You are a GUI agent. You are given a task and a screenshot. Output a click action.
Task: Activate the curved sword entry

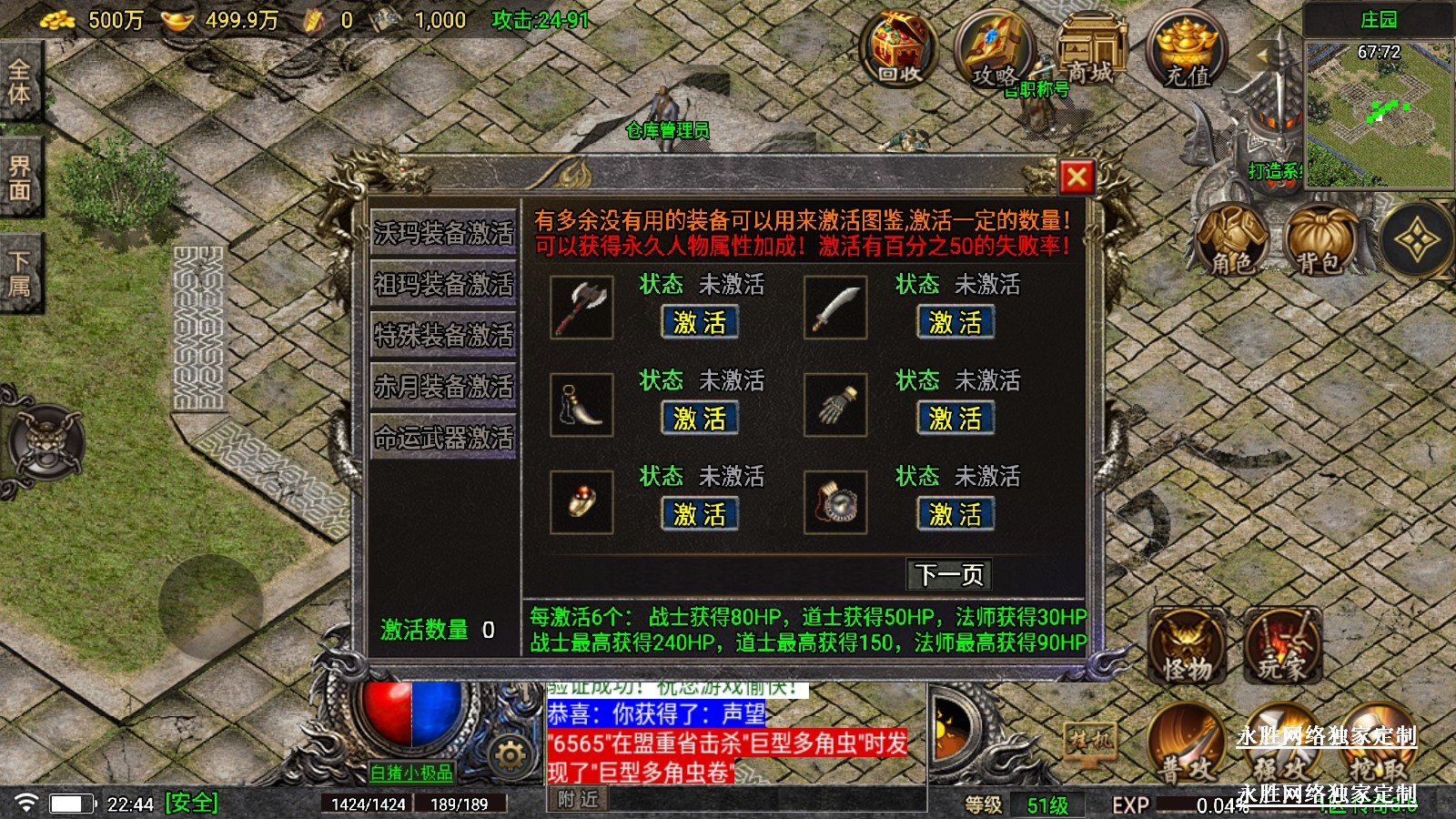[x=955, y=322]
